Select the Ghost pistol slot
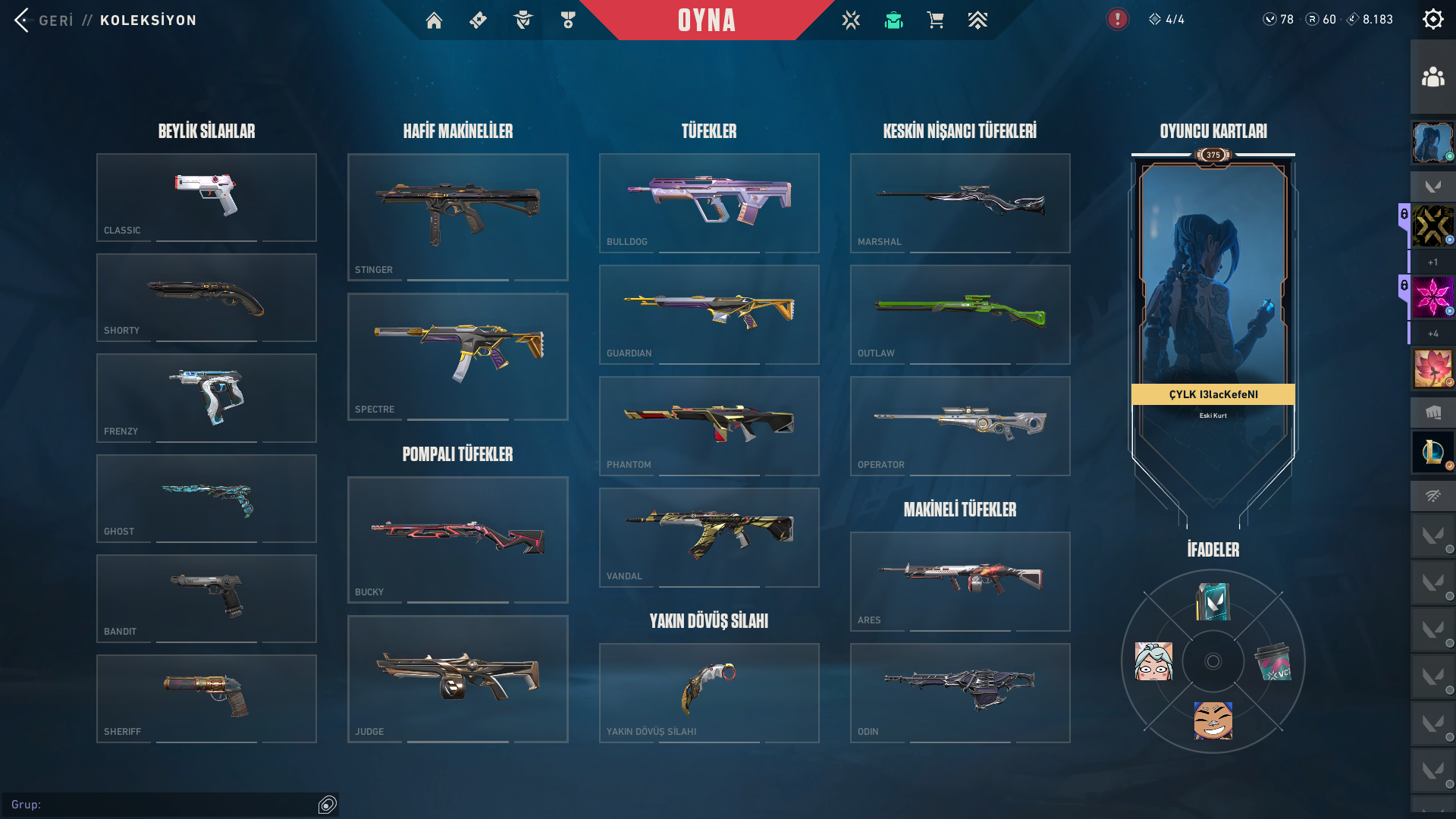The height and width of the screenshot is (819, 1456). [x=206, y=498]
